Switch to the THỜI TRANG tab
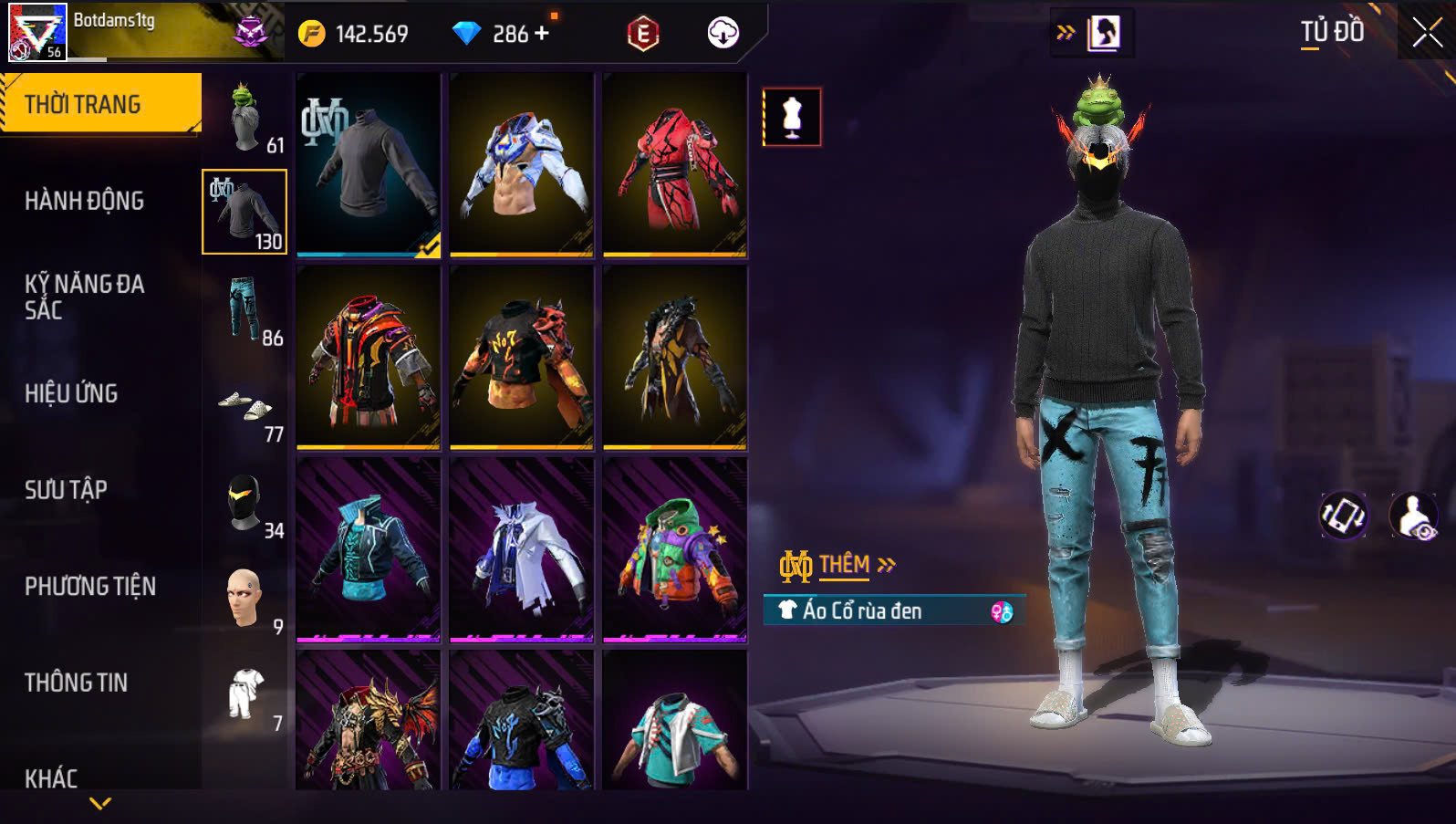The image size is (1456, 824). (100, 104)
